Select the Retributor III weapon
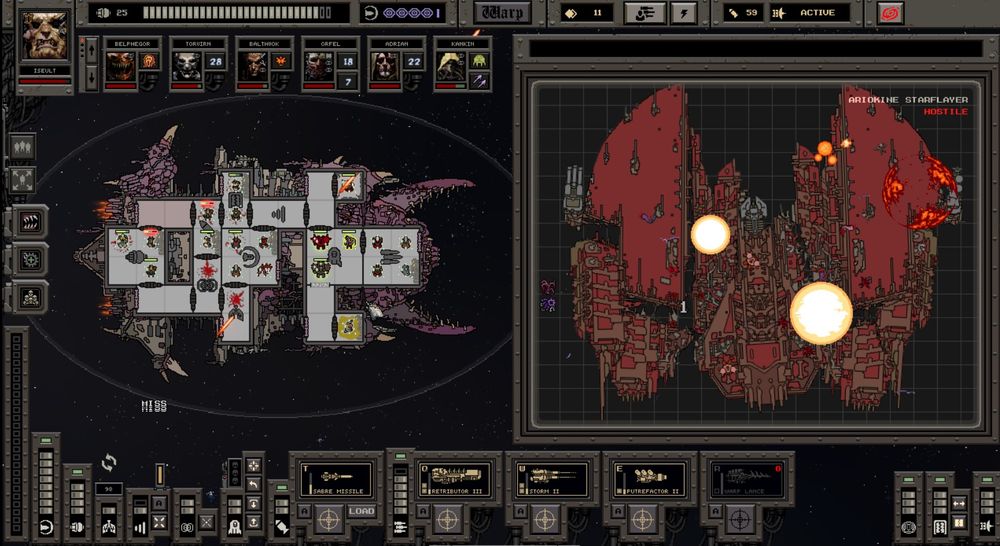This screenshot has width=1000, height=546. click(x=455, y=479)
